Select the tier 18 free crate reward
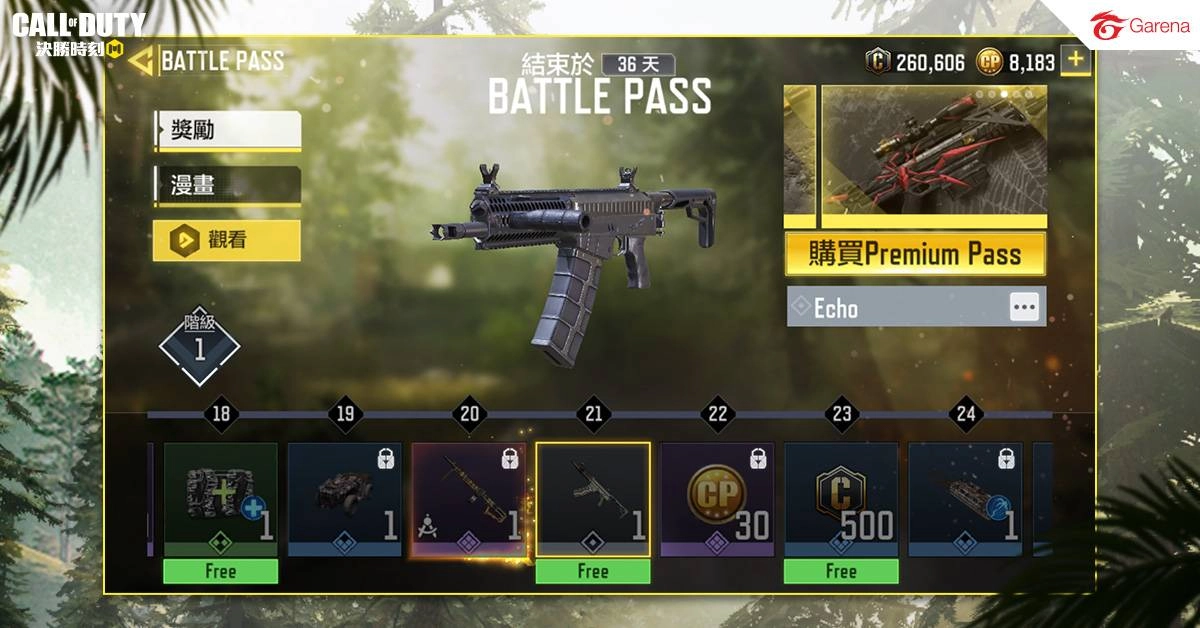The width and height of the screenshot is (1200, 628). click(221, 500)
